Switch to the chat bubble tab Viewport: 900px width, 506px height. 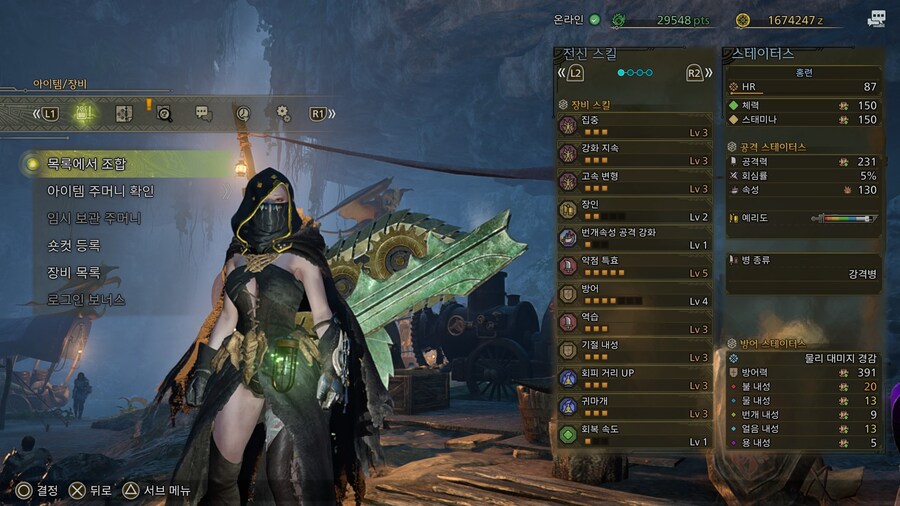pos(202,113)
